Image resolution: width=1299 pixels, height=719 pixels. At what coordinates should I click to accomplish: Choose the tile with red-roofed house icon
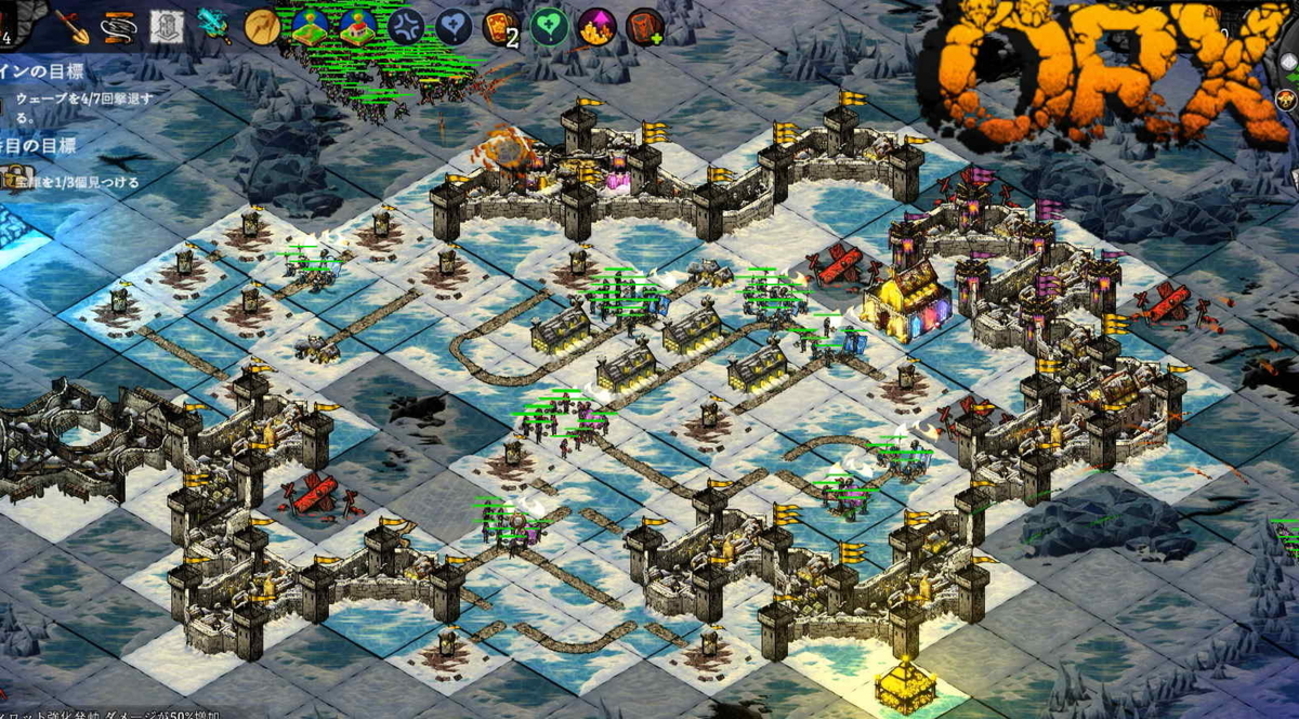tap(357, 27)
